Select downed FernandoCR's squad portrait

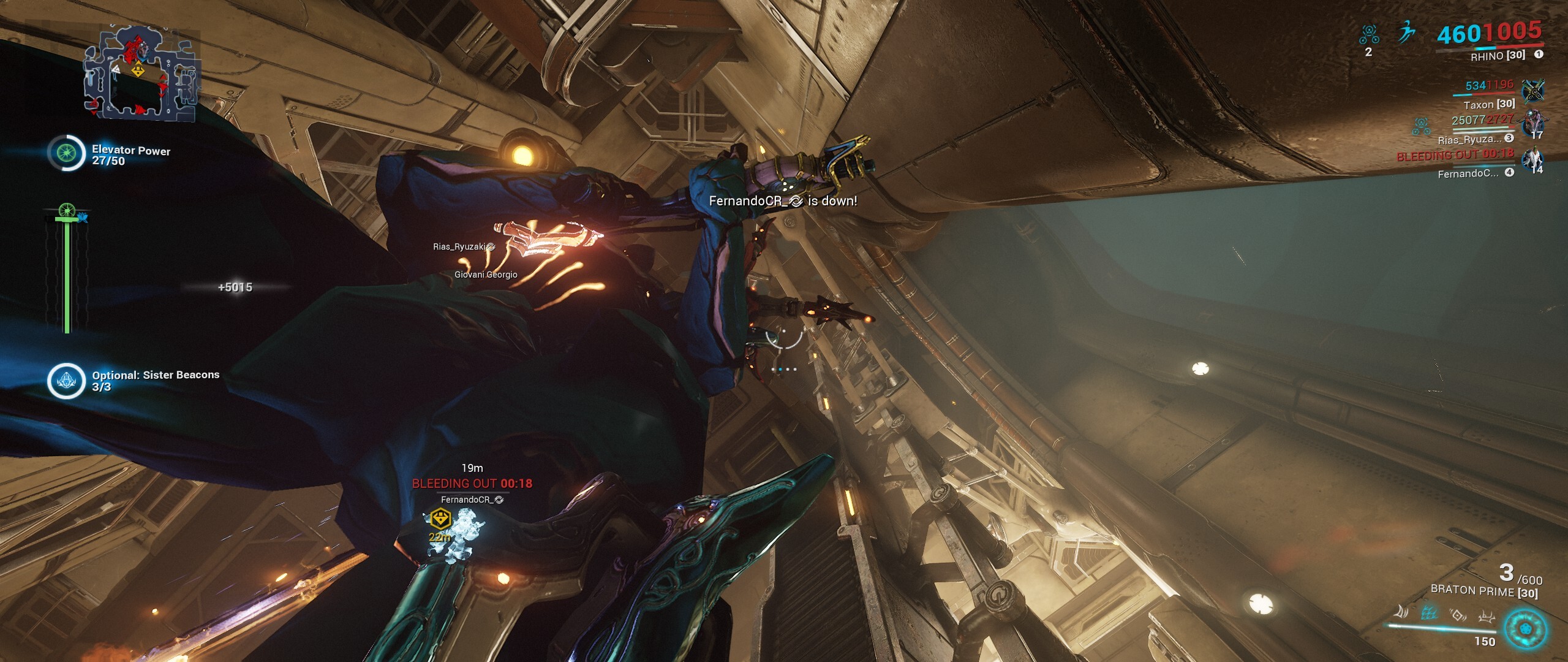tap(1534, 161)
